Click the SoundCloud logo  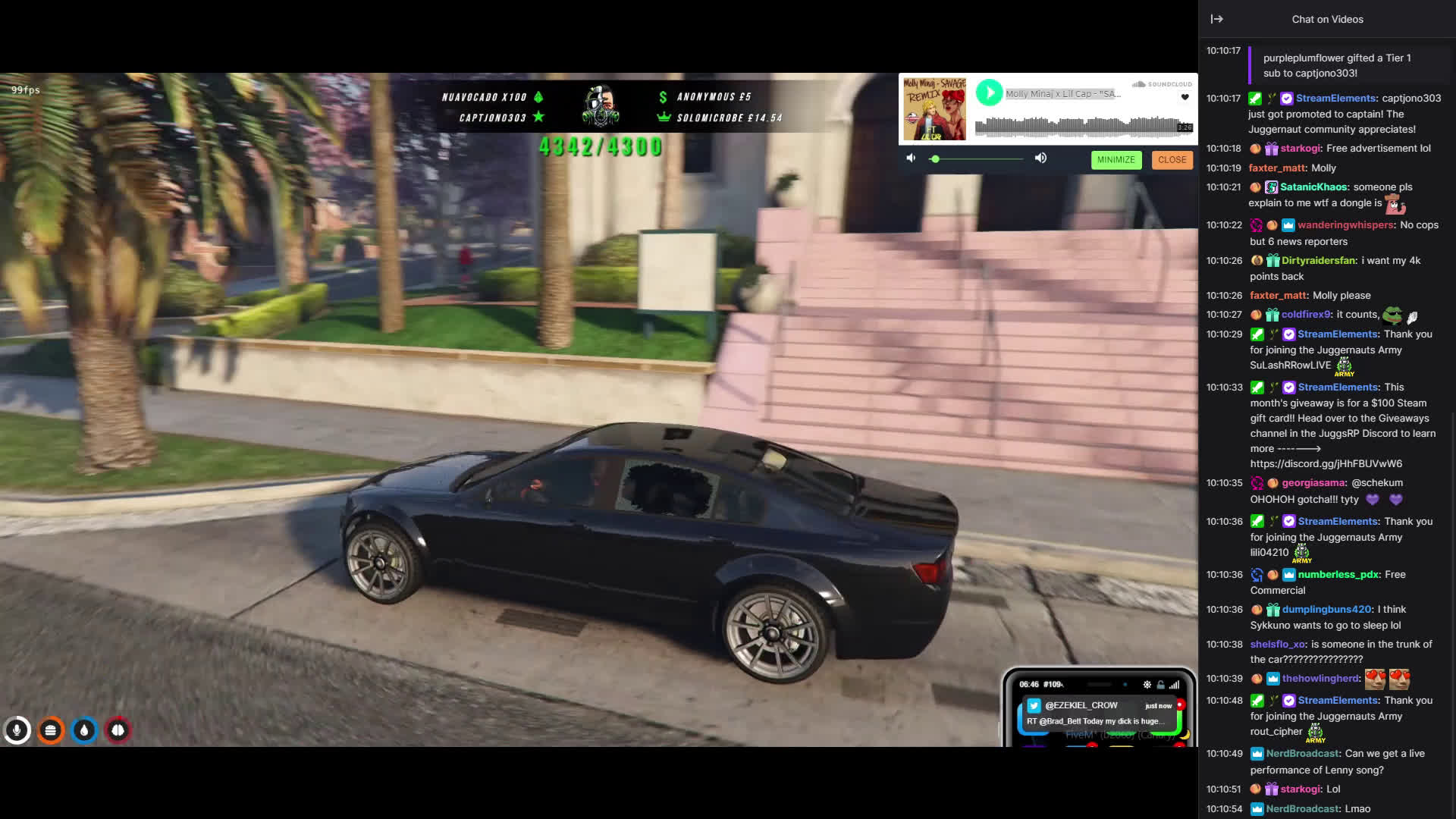[1162, 84]
